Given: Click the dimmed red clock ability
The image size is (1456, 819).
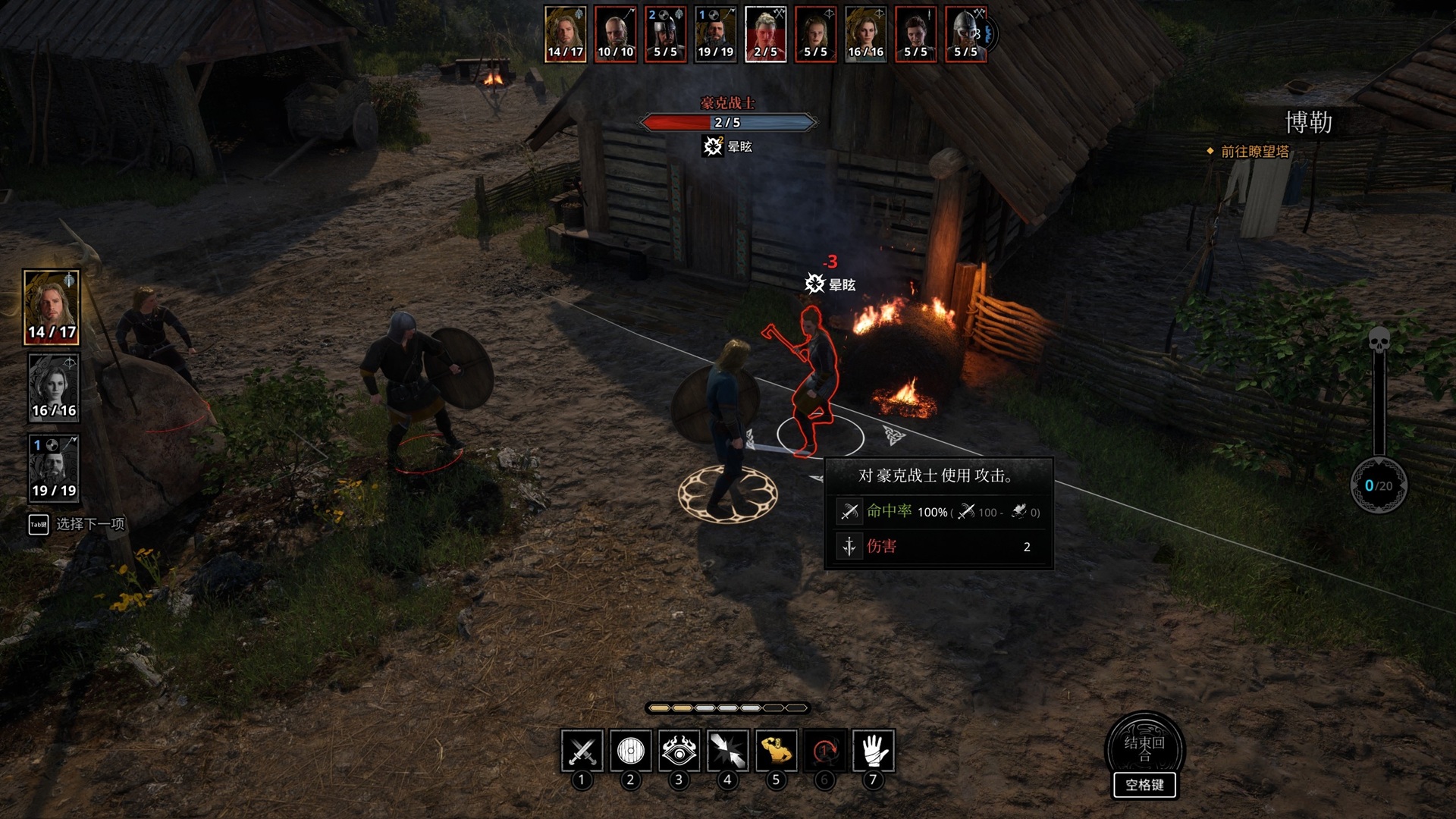Looking at the screenshot, I should 824,751.
